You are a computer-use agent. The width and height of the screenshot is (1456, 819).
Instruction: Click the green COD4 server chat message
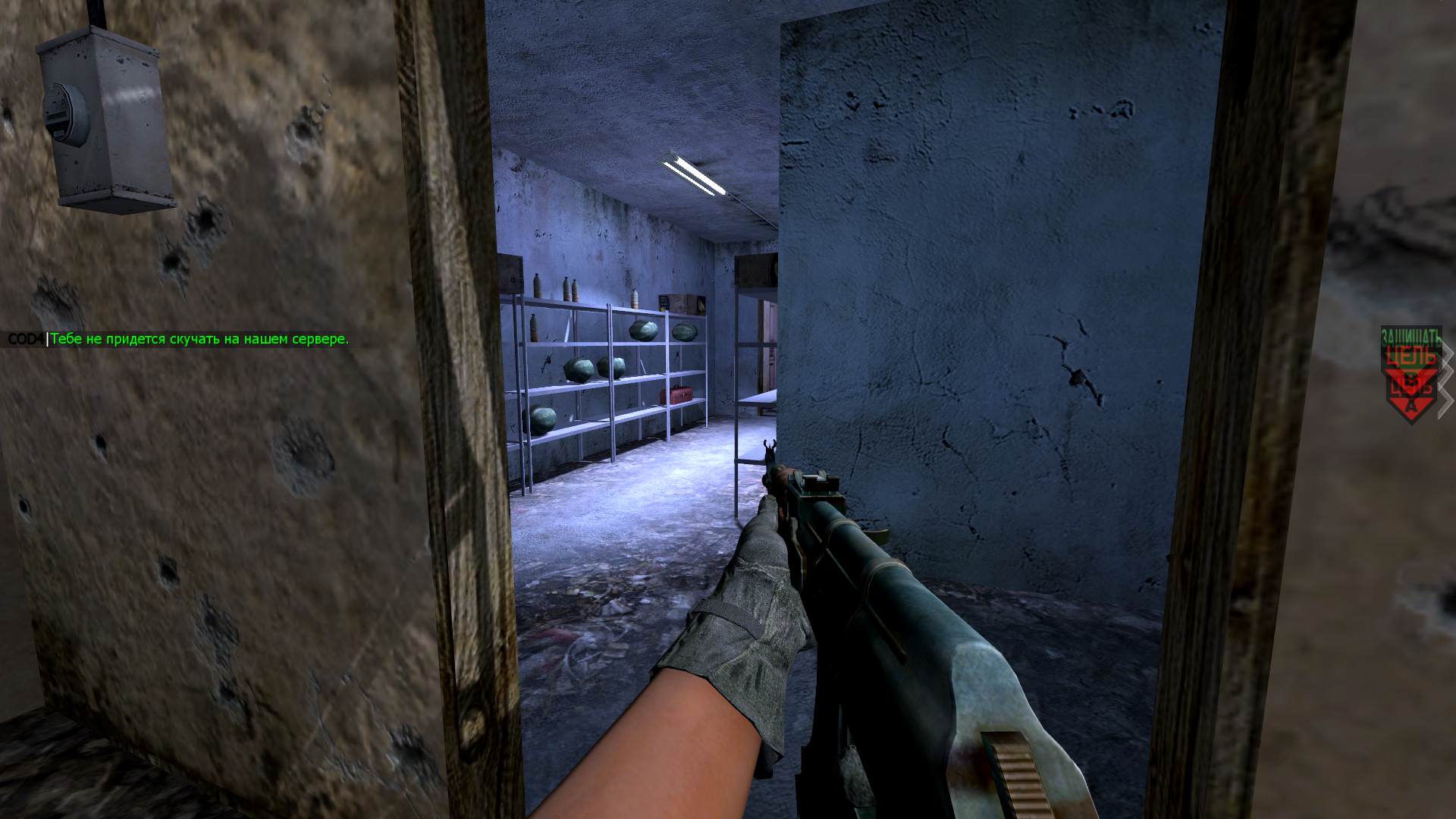coord(199,339)
